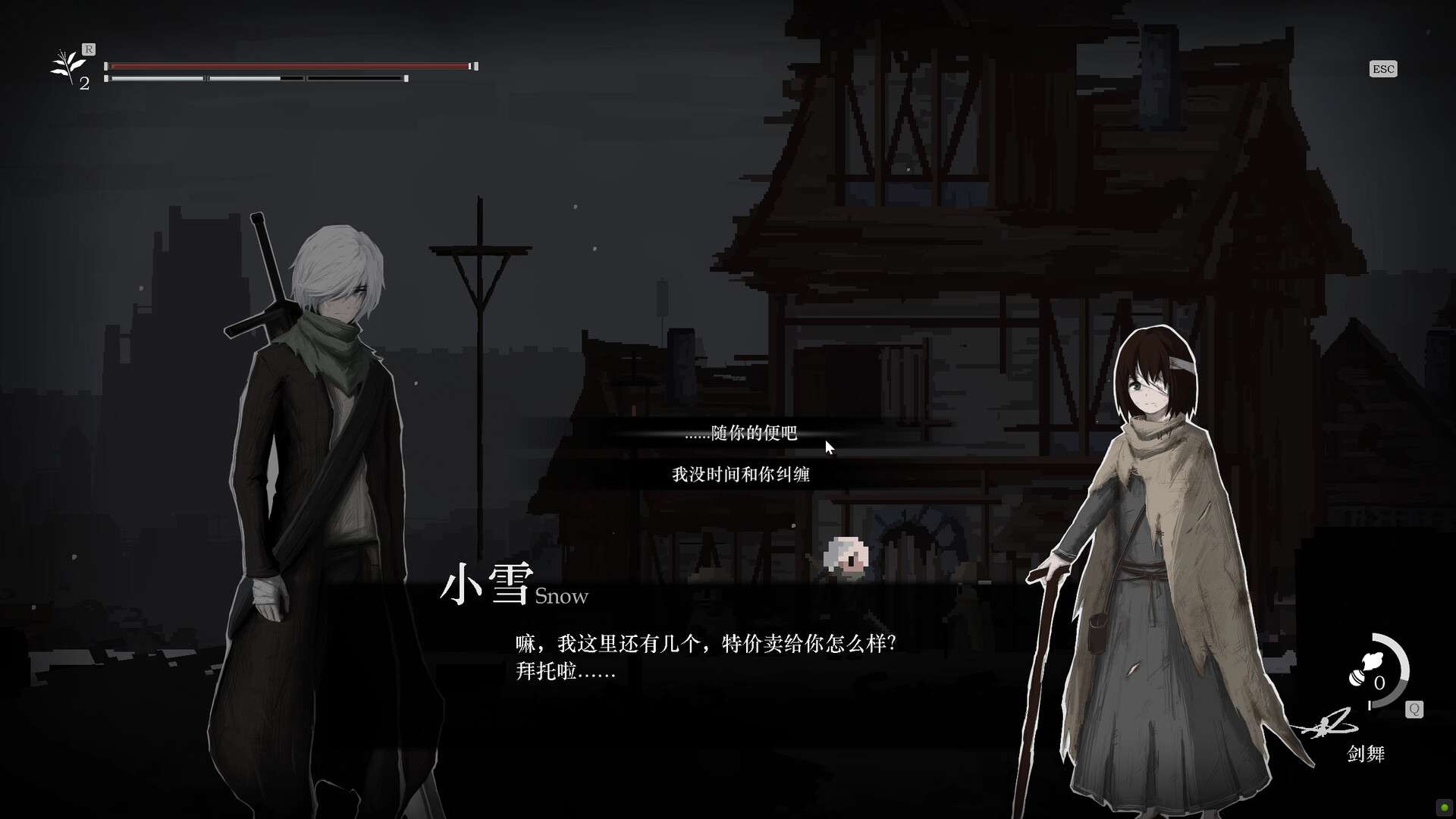Select the reply "我没时间和你纠缠"
Viewport: 1456px width, 819px height.
point(740,475)
